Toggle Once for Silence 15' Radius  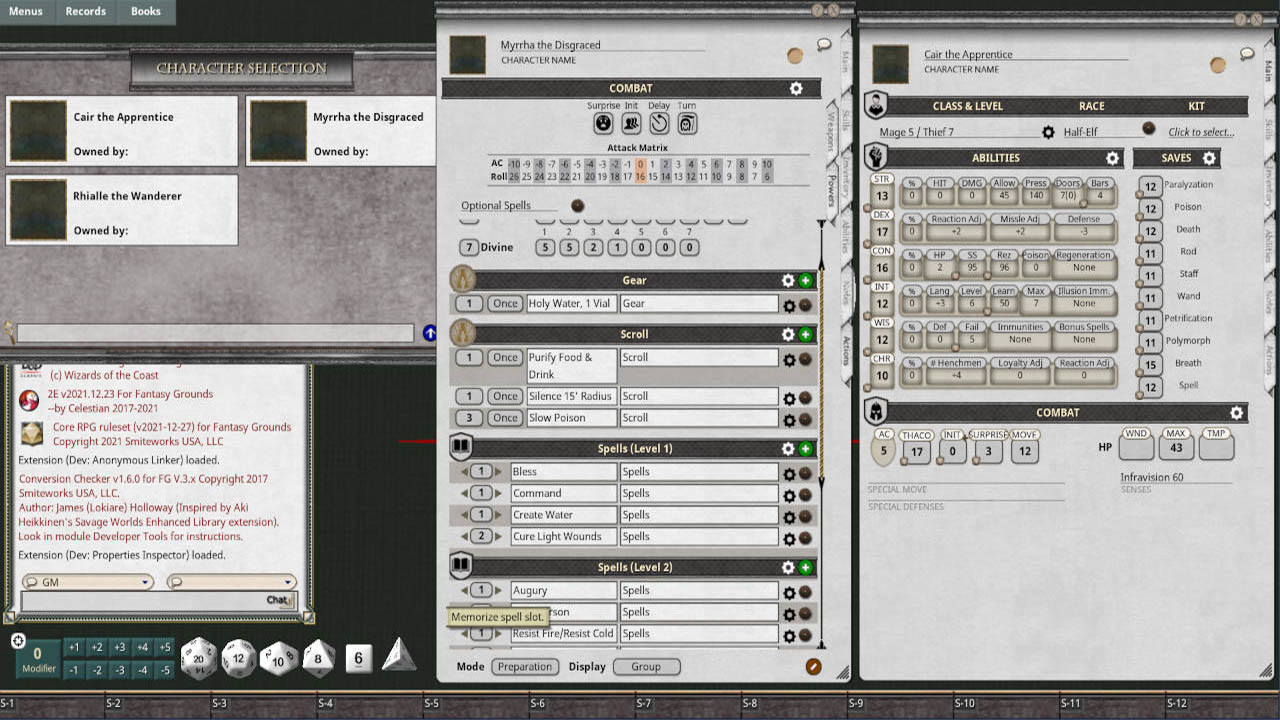(x=505, y=395)
